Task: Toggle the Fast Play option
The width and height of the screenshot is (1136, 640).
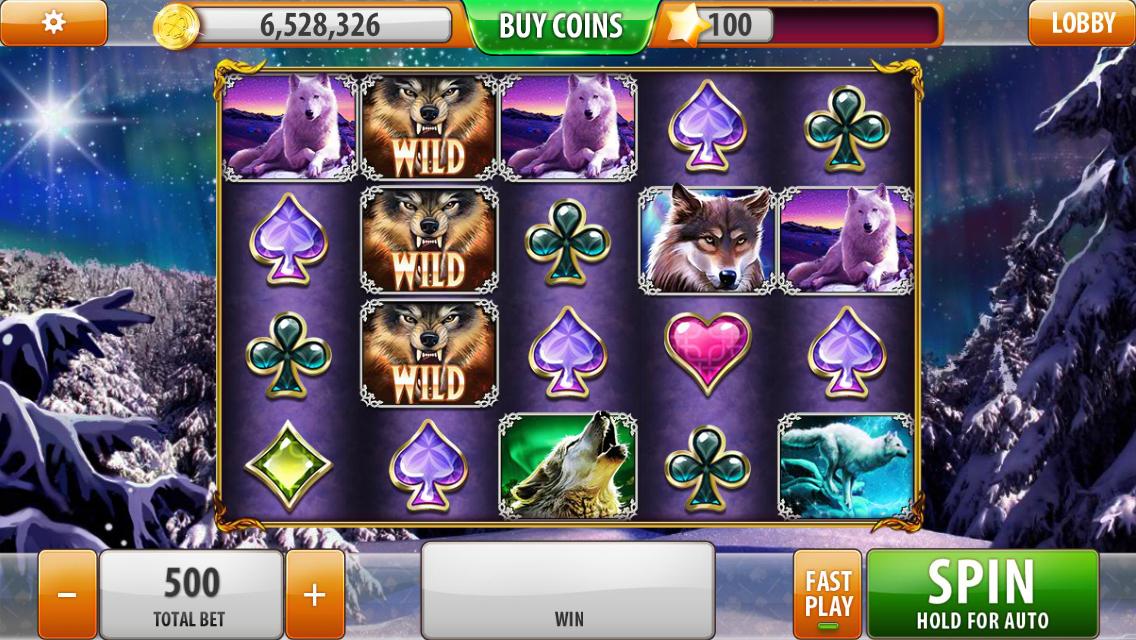Action: 827,595
